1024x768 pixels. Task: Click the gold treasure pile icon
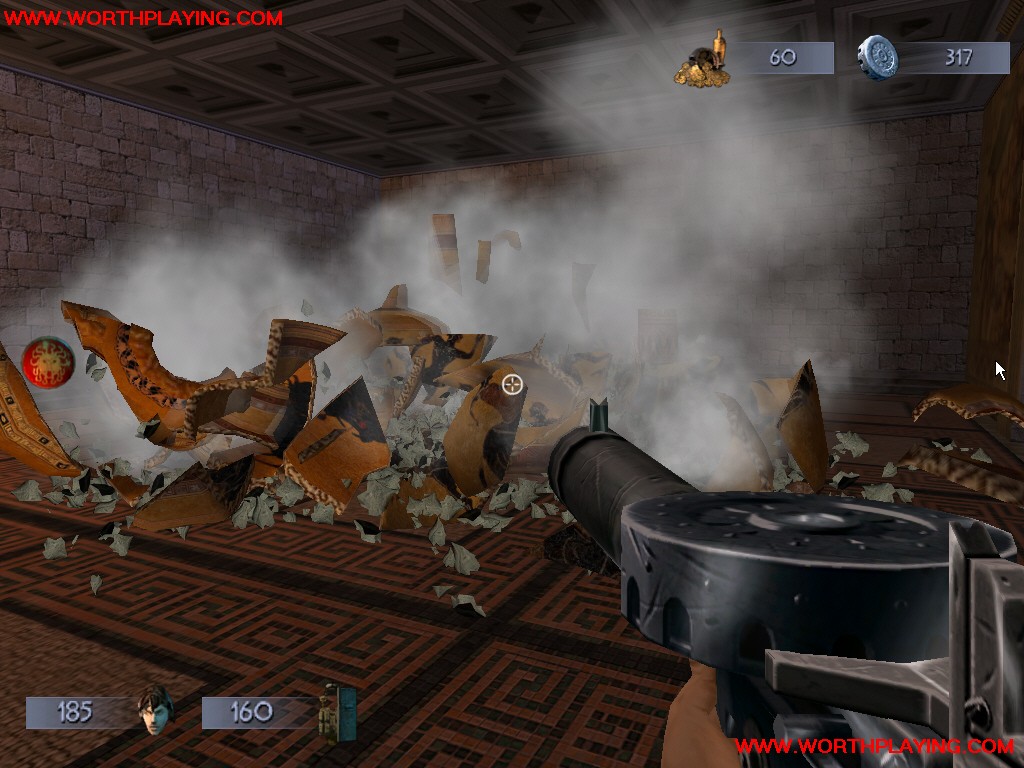(x=702, y=60)
